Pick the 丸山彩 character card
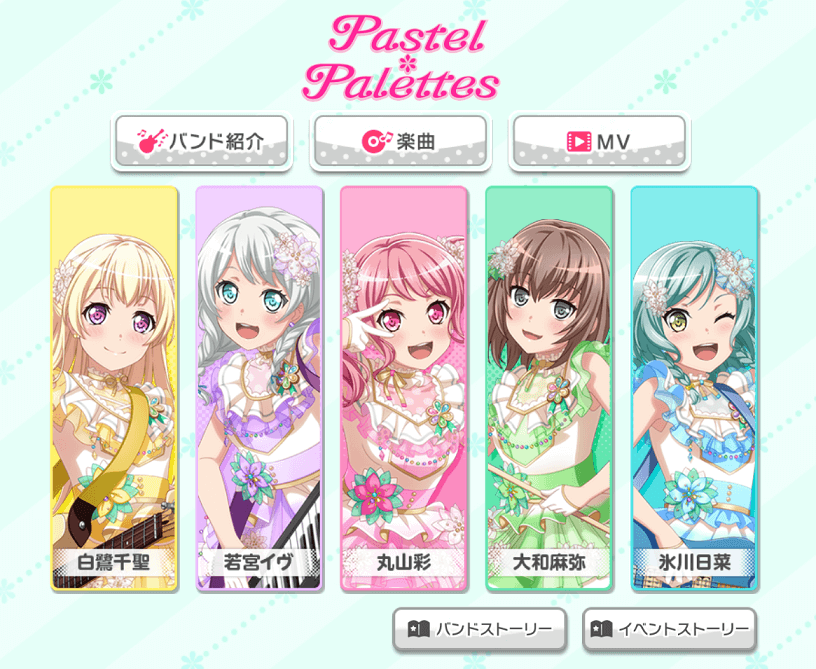The width and height of the screenshot is (816, 669). tap(404, 388)
